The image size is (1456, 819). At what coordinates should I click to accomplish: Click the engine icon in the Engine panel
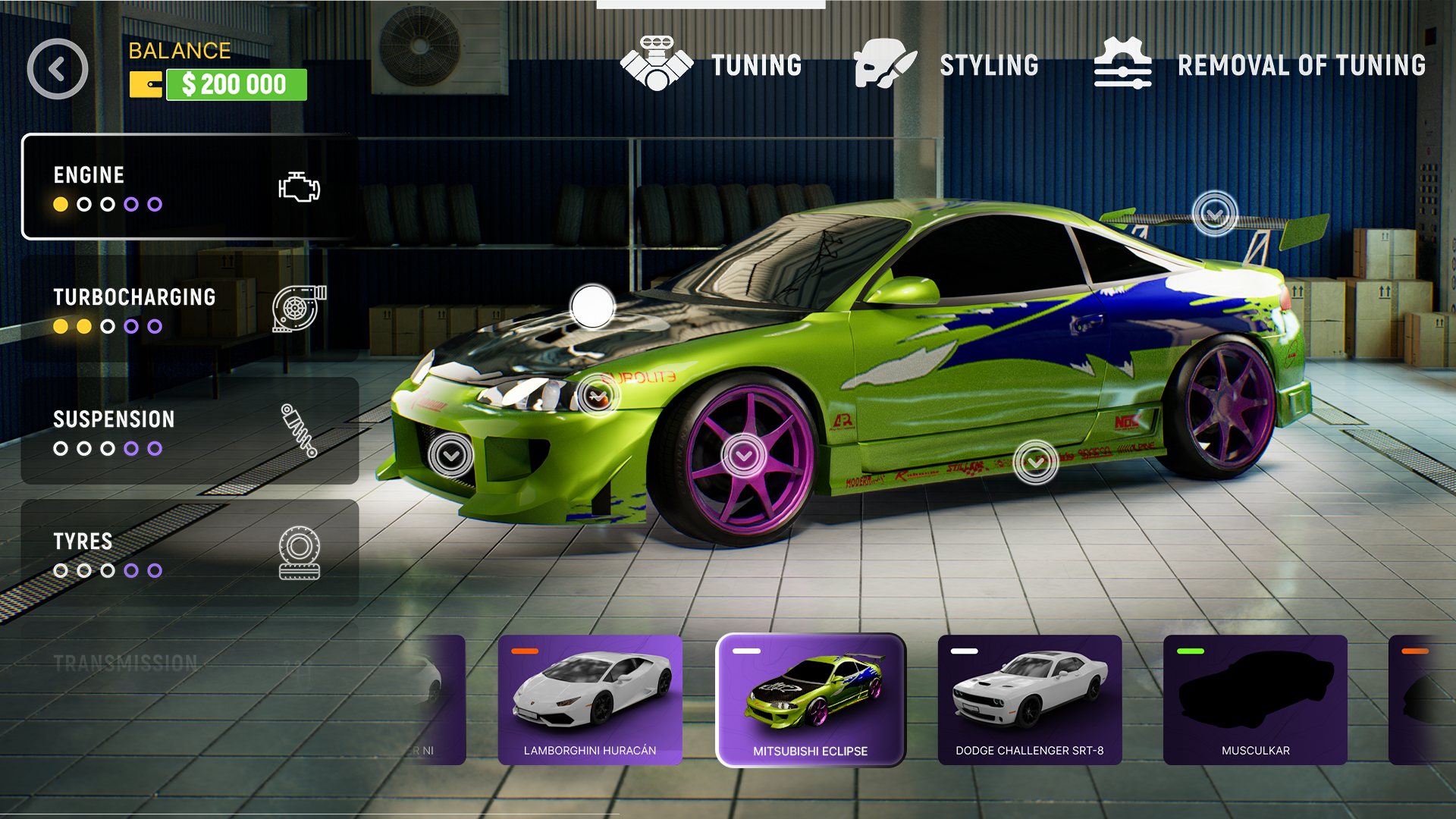(300, 186)
